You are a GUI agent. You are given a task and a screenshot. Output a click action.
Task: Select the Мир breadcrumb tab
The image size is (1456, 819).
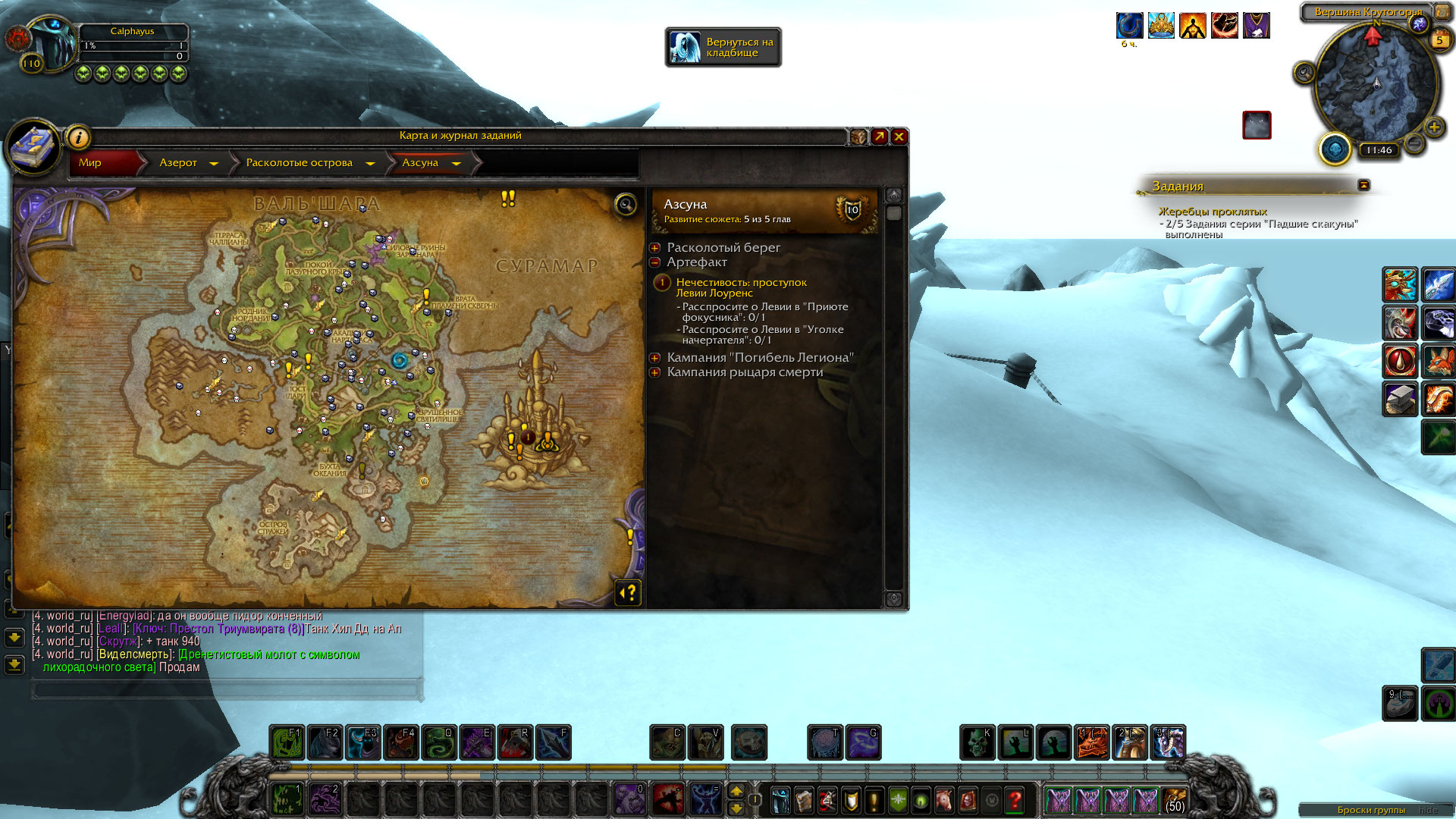pos(90,163)
